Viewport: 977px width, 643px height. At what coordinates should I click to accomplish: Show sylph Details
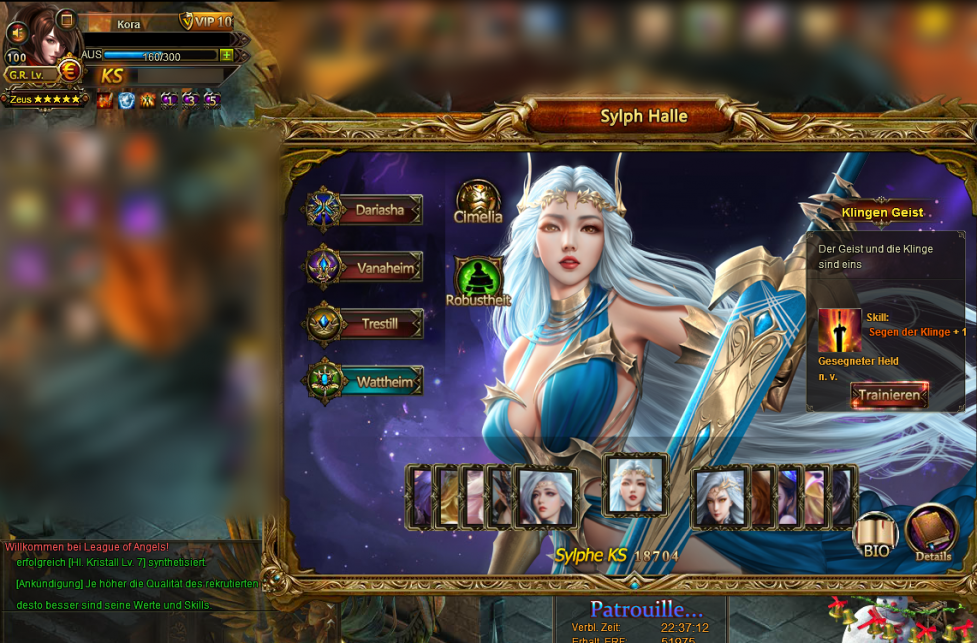[932, 532]
